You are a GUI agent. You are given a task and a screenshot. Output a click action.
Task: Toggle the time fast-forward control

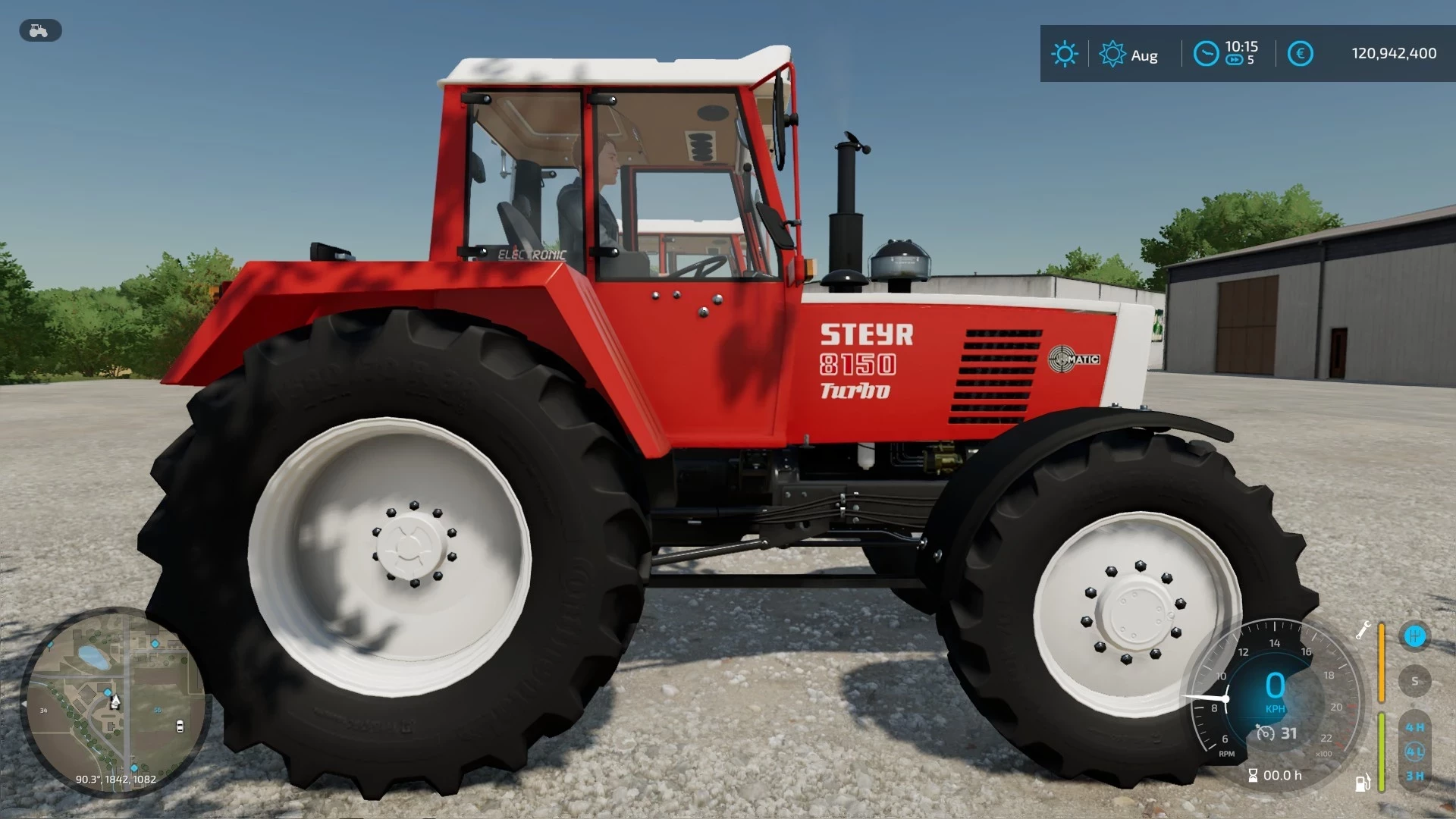point(1235,60)
